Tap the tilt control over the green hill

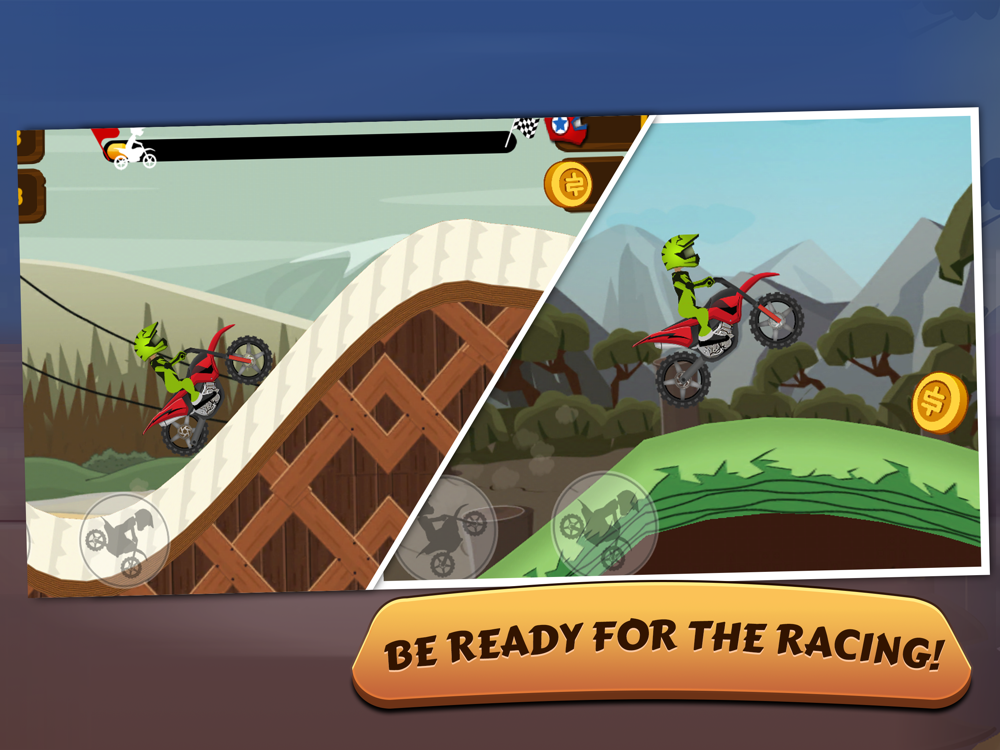[x=604, y=524]
